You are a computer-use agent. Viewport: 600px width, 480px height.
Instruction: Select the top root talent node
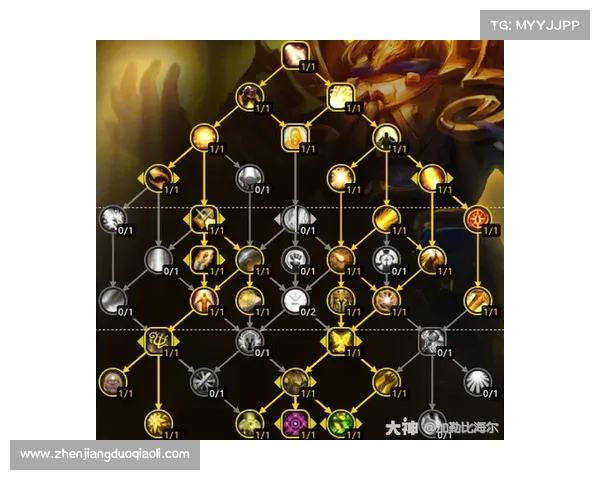pos(295,54)
